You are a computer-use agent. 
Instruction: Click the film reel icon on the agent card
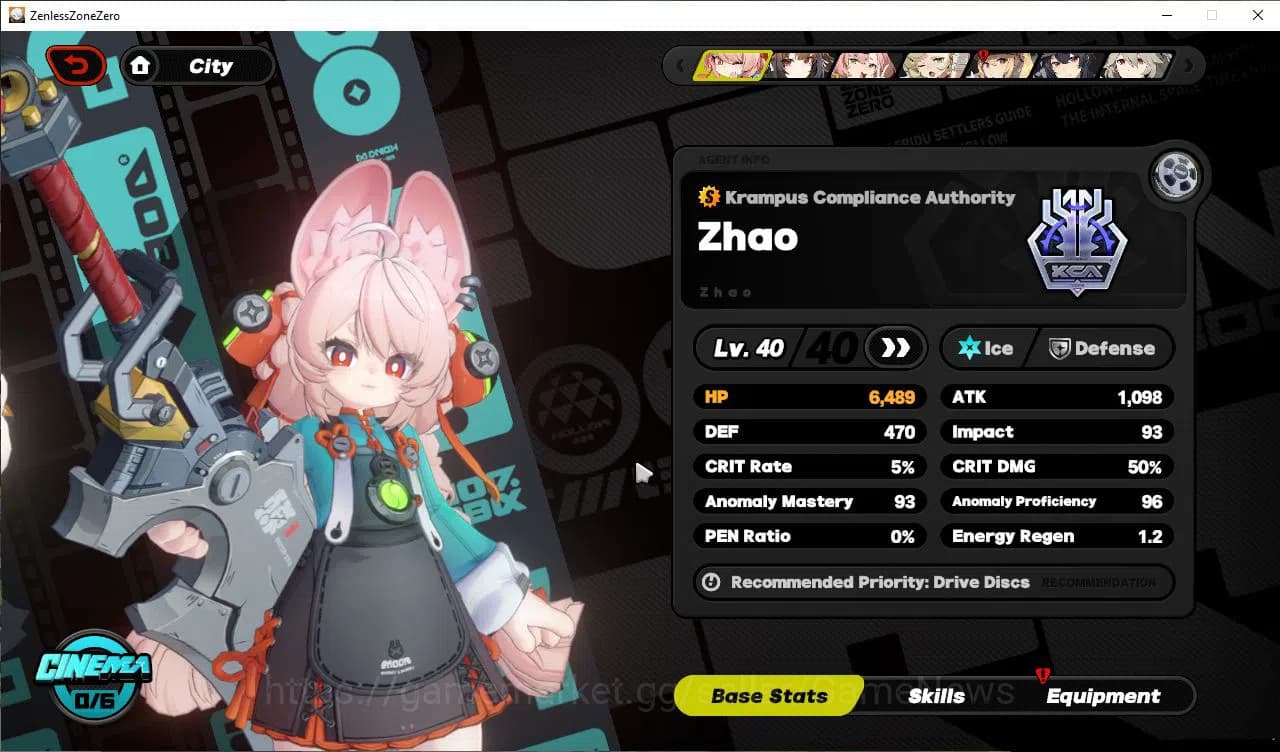click(1176, 174)
